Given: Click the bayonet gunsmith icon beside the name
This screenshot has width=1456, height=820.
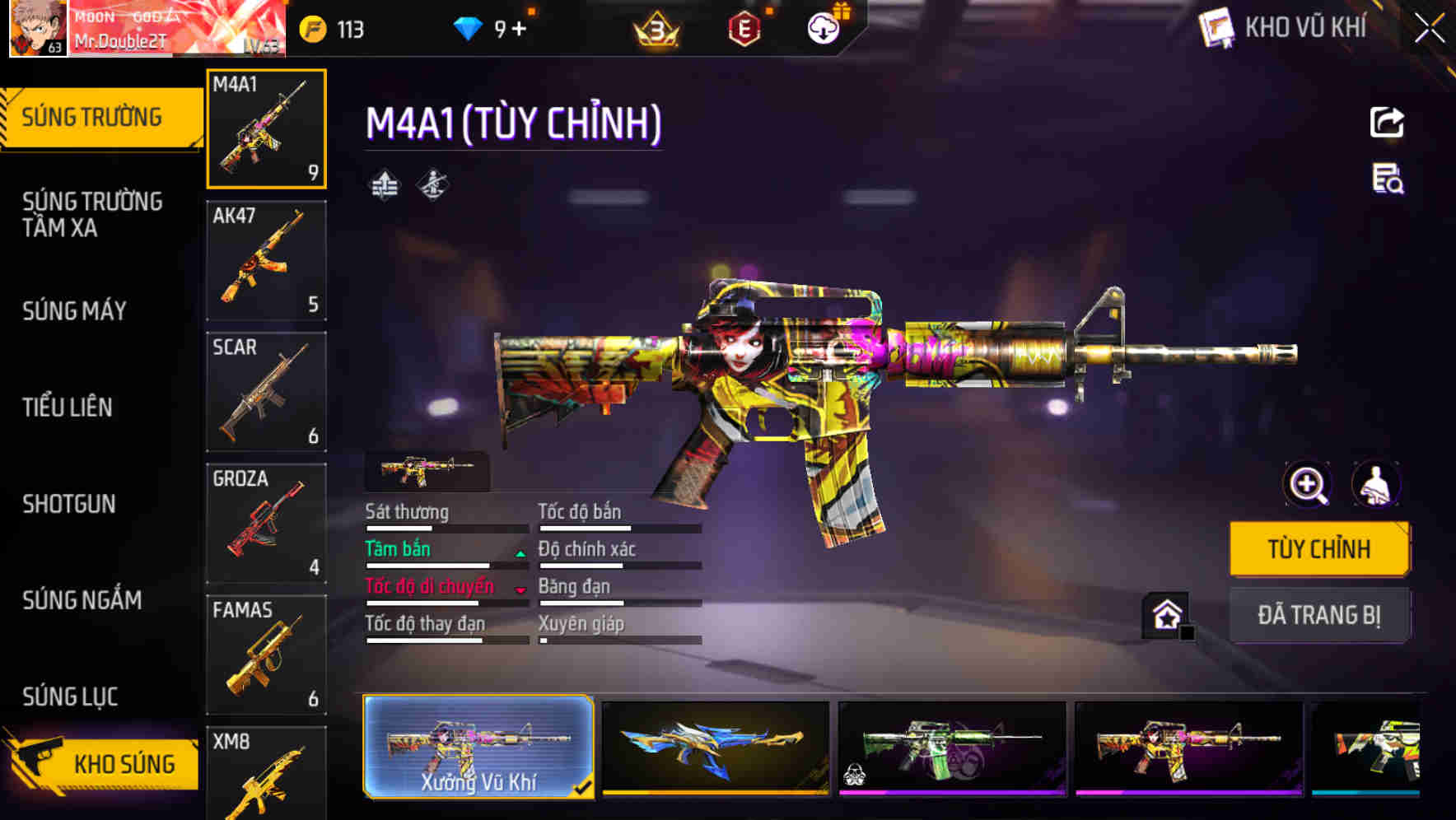Looking at the screenshot, I should click(434, 184).
